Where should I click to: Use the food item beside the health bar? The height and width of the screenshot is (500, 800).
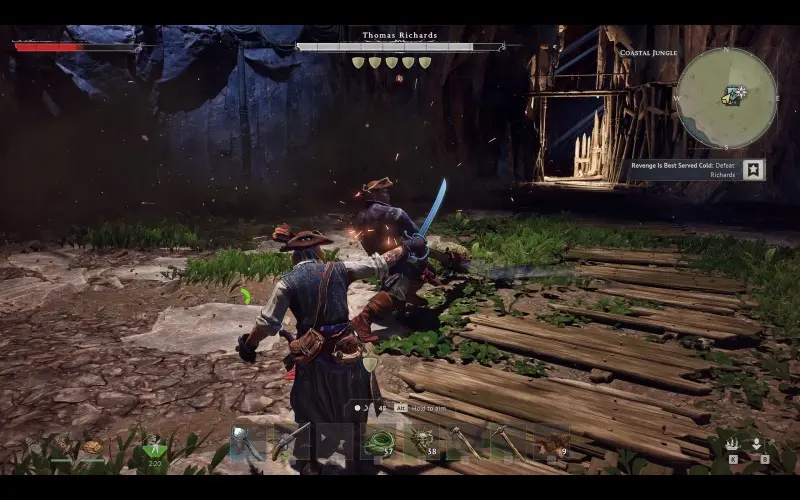coord(92,447)
